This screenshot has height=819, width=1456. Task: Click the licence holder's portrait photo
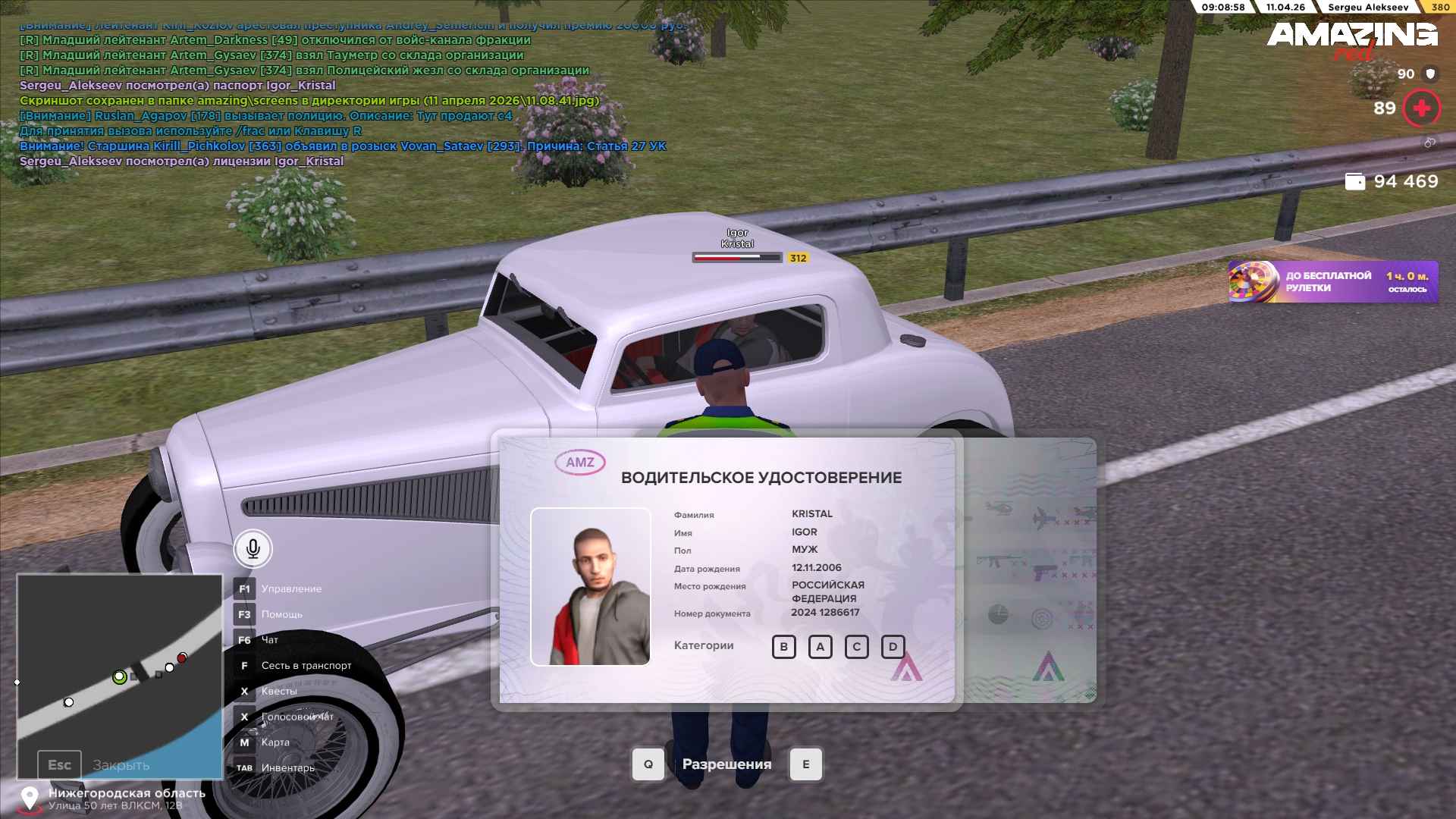pyautogui.click(x=590, y=586)
